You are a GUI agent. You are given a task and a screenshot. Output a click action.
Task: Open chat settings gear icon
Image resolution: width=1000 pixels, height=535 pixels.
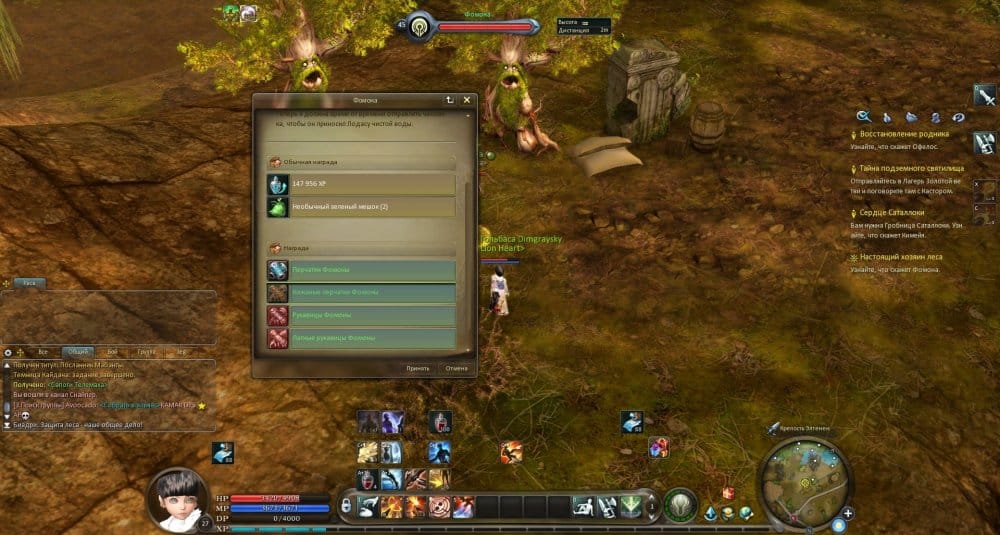pos(8,352)
